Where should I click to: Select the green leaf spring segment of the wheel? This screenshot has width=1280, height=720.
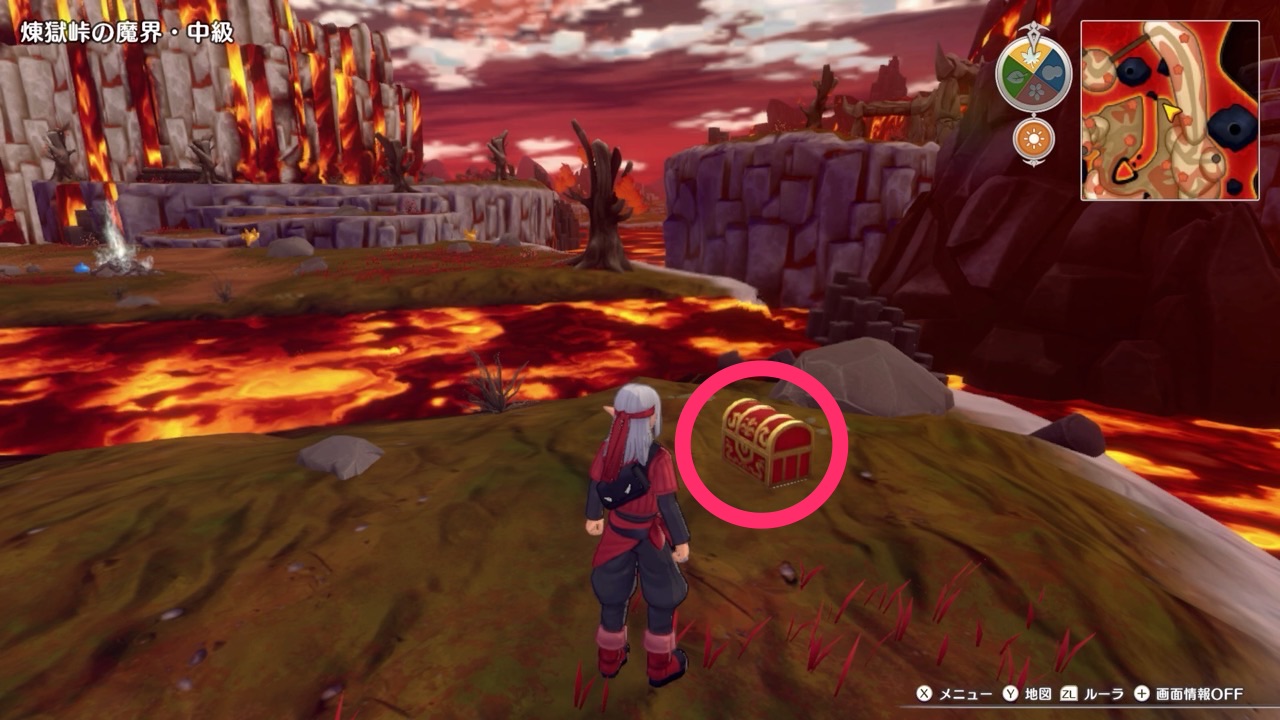tap(1016, 75)
